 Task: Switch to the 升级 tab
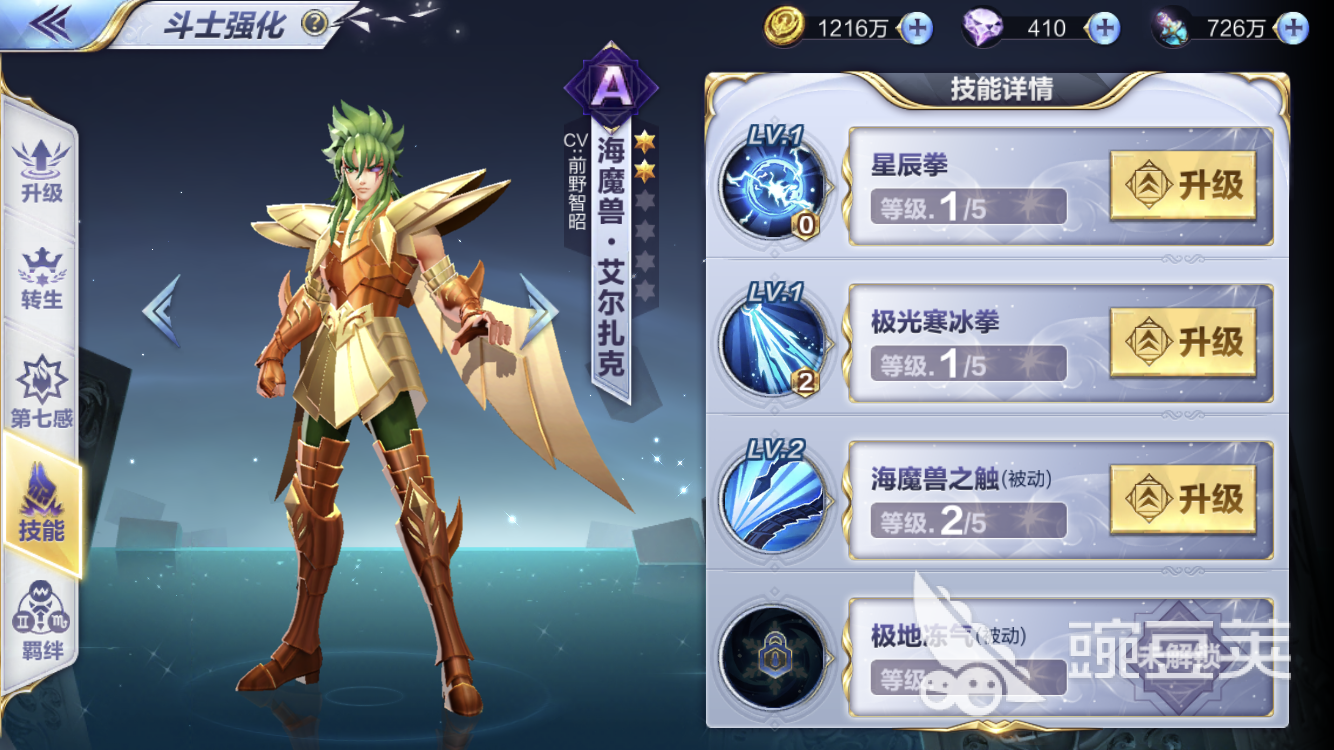(x=41, y=170)
